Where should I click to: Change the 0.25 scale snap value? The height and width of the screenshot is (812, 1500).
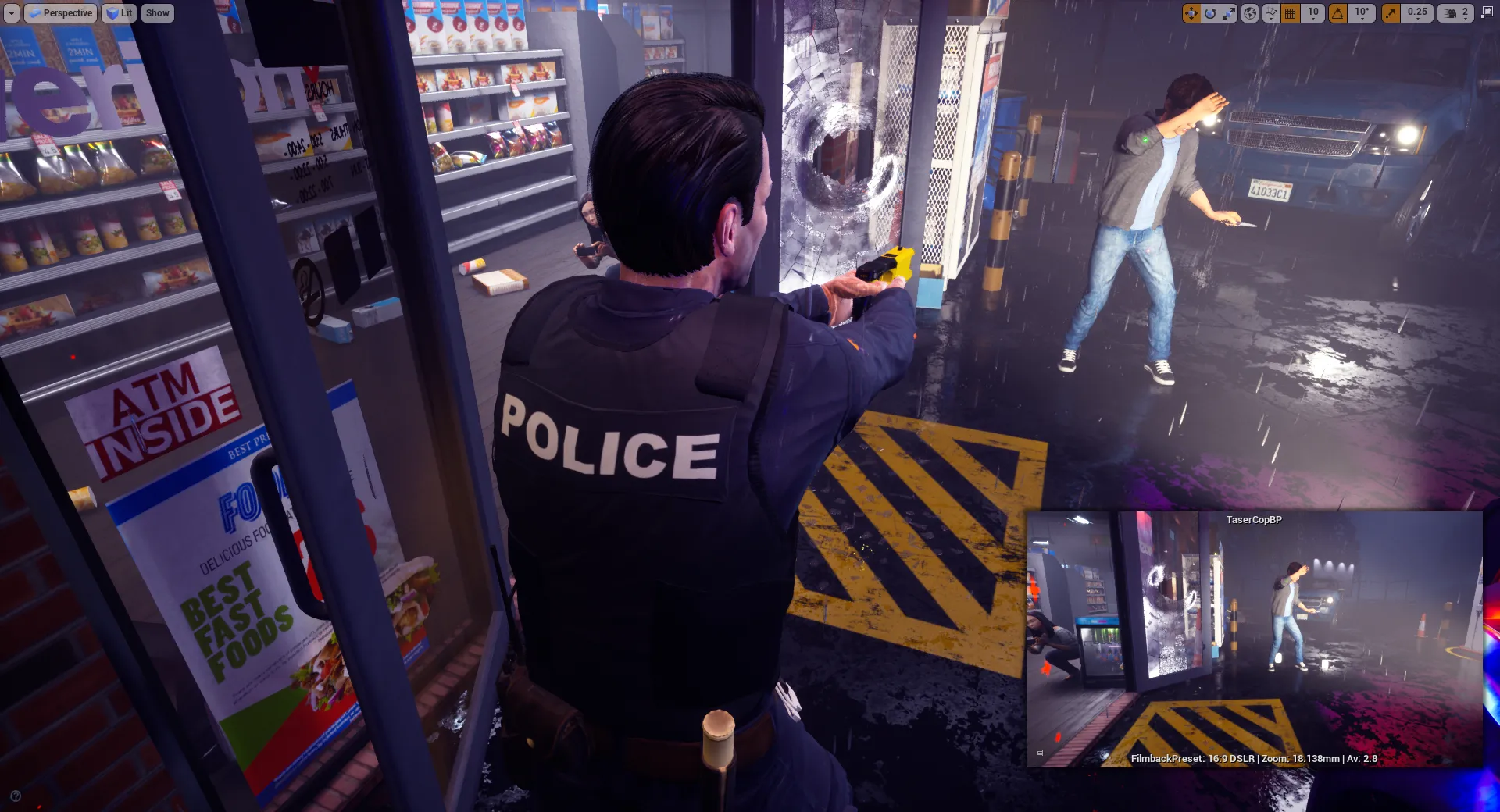coord(1417,13)
